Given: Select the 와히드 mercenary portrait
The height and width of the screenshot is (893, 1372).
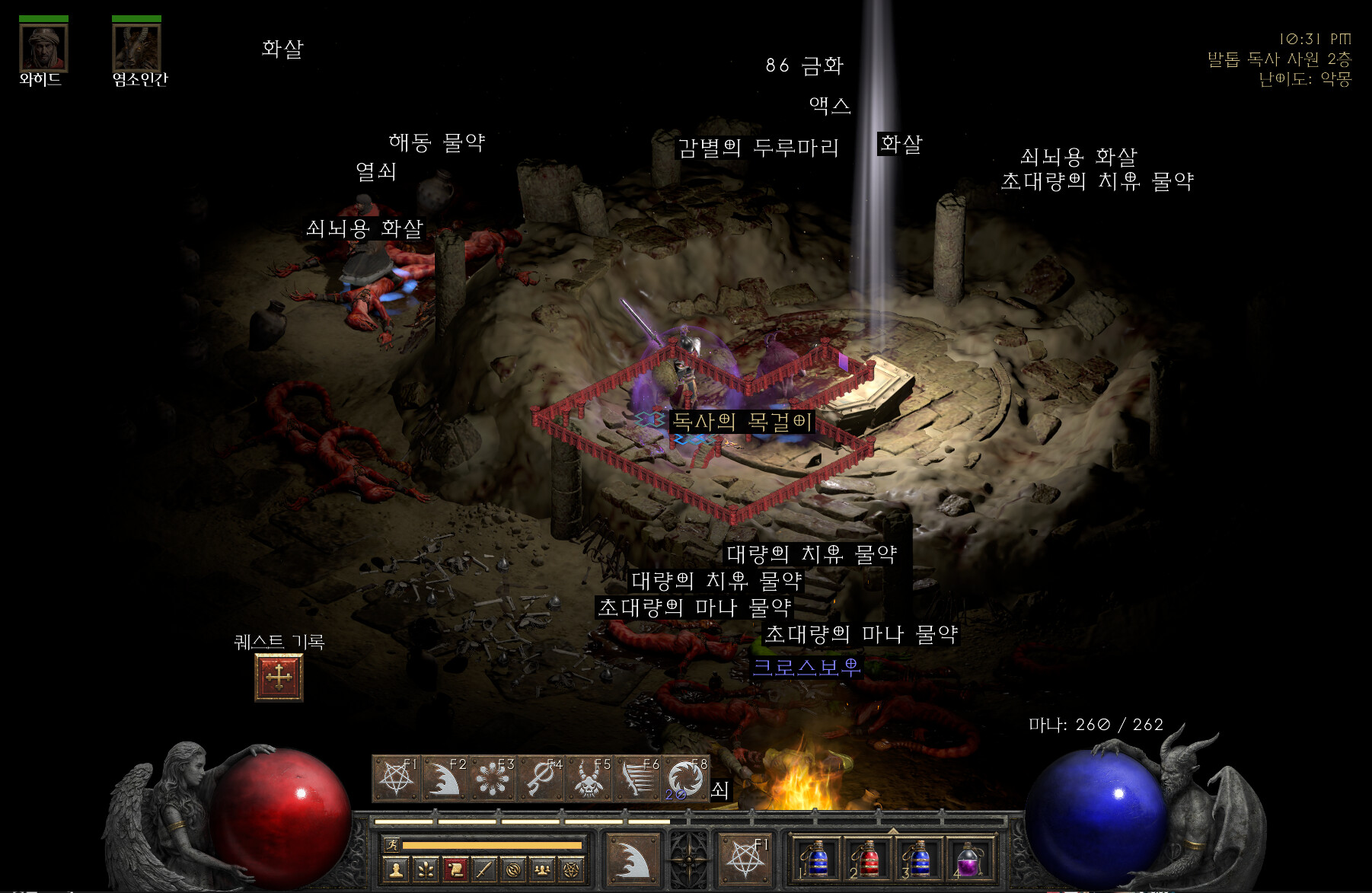Looking at the screenshot, I should pyautogui.click(x=43, y=47).
